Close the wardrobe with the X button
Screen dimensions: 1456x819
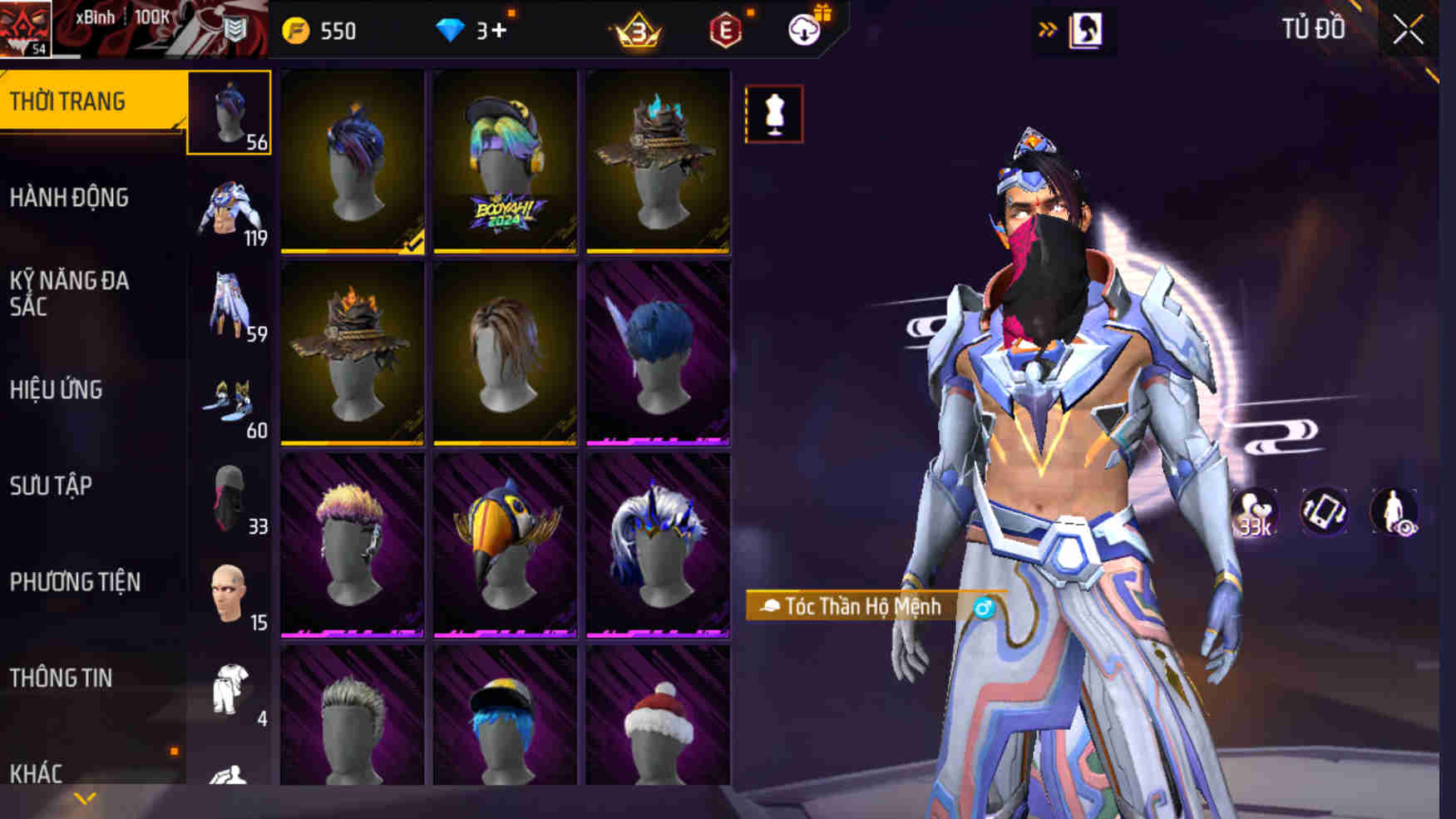(1408, 31)
